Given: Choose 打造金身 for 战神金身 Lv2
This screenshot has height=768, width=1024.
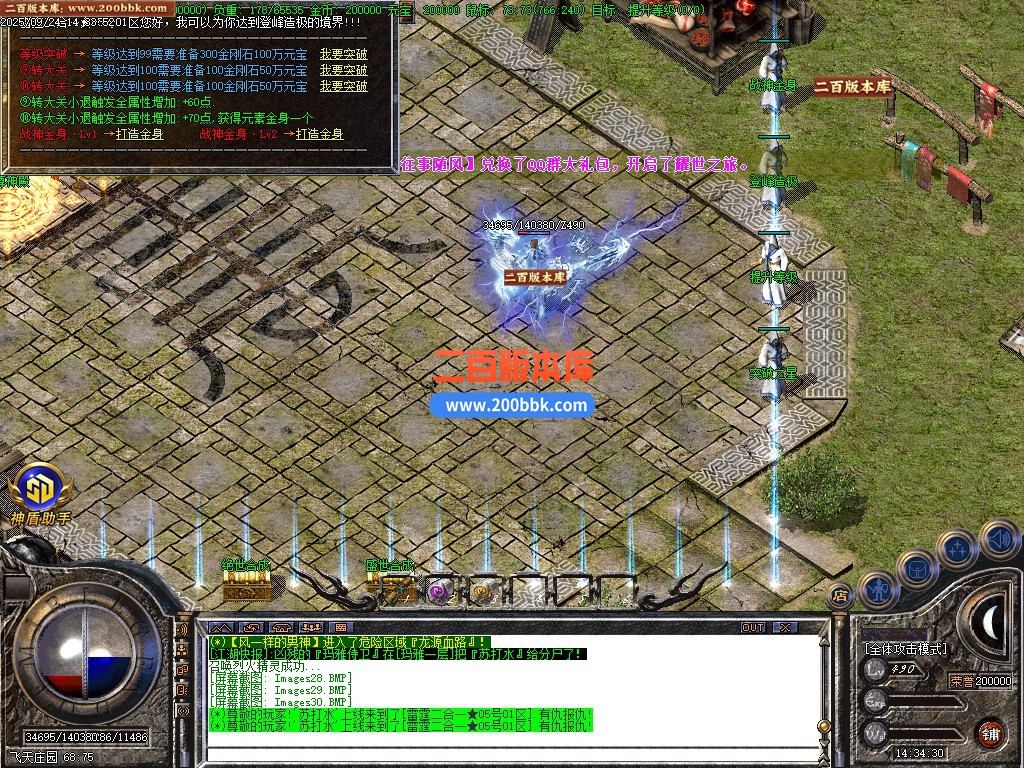Looking at the screenshot, I should click(319, 134).
